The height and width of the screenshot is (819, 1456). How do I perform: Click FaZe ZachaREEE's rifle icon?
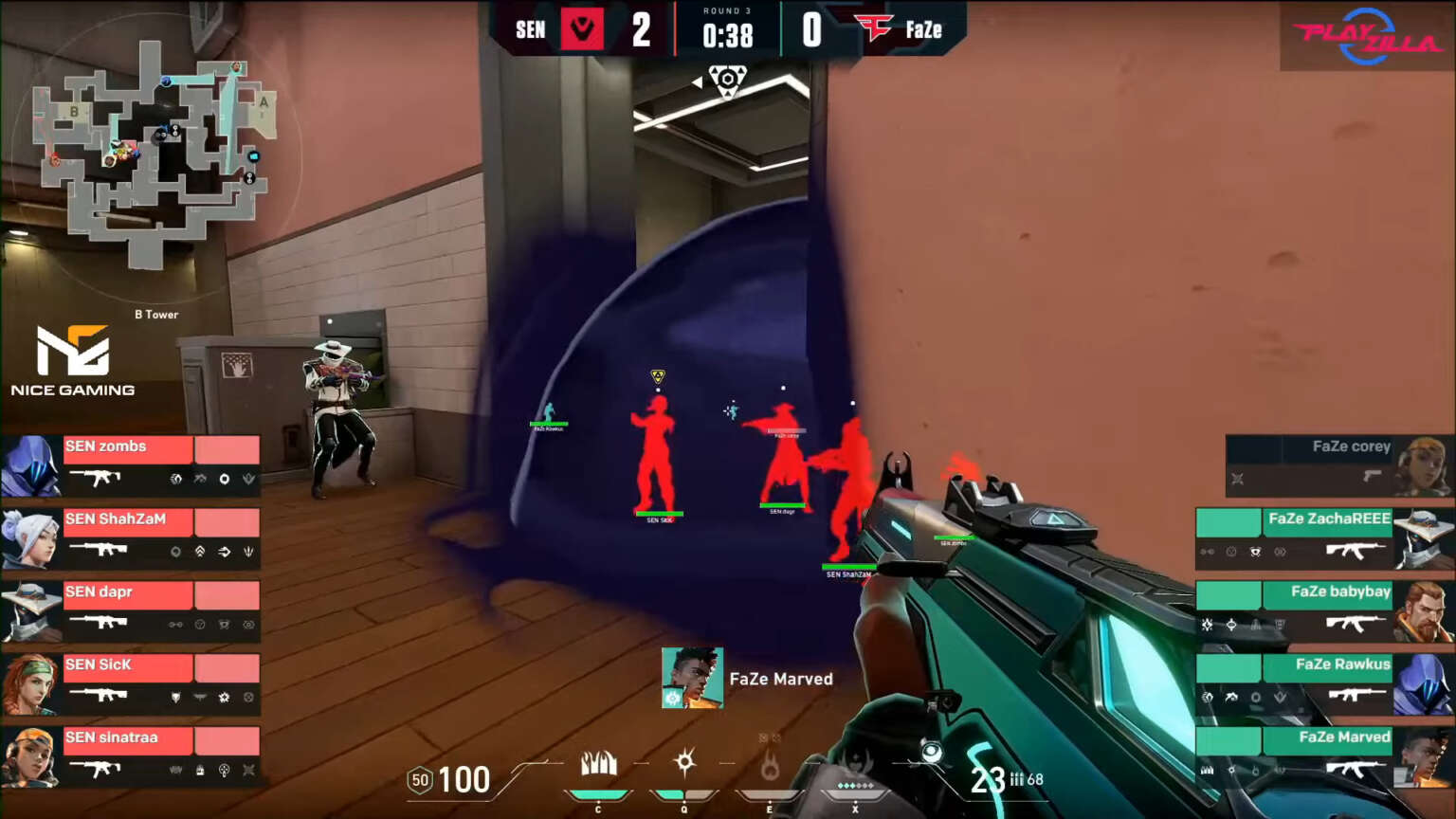pos(1356,551)
